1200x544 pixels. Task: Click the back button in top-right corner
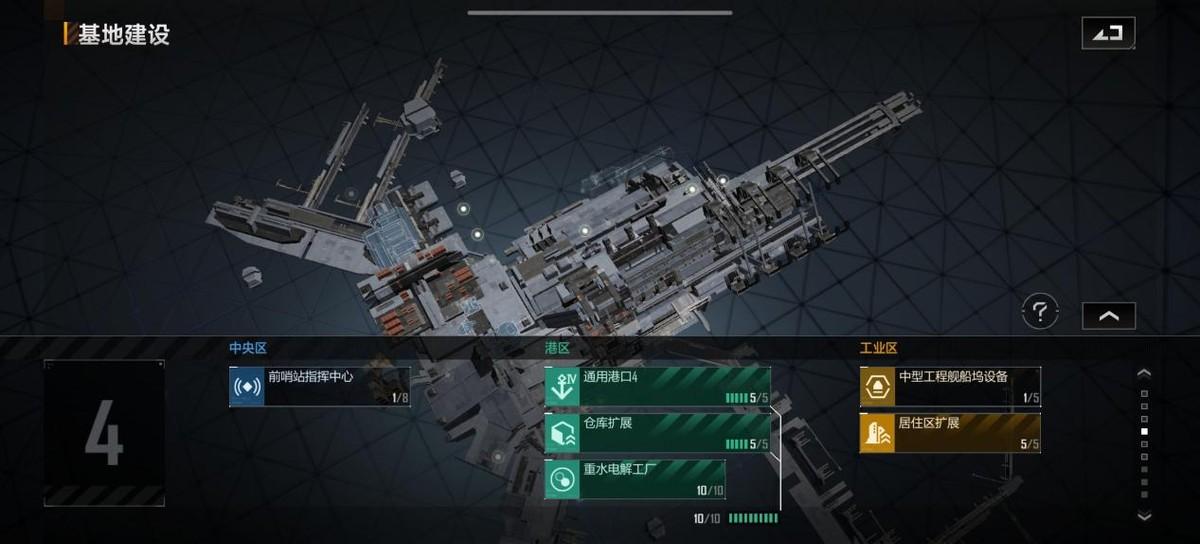pyautogui.click(x=1108, y=33)
